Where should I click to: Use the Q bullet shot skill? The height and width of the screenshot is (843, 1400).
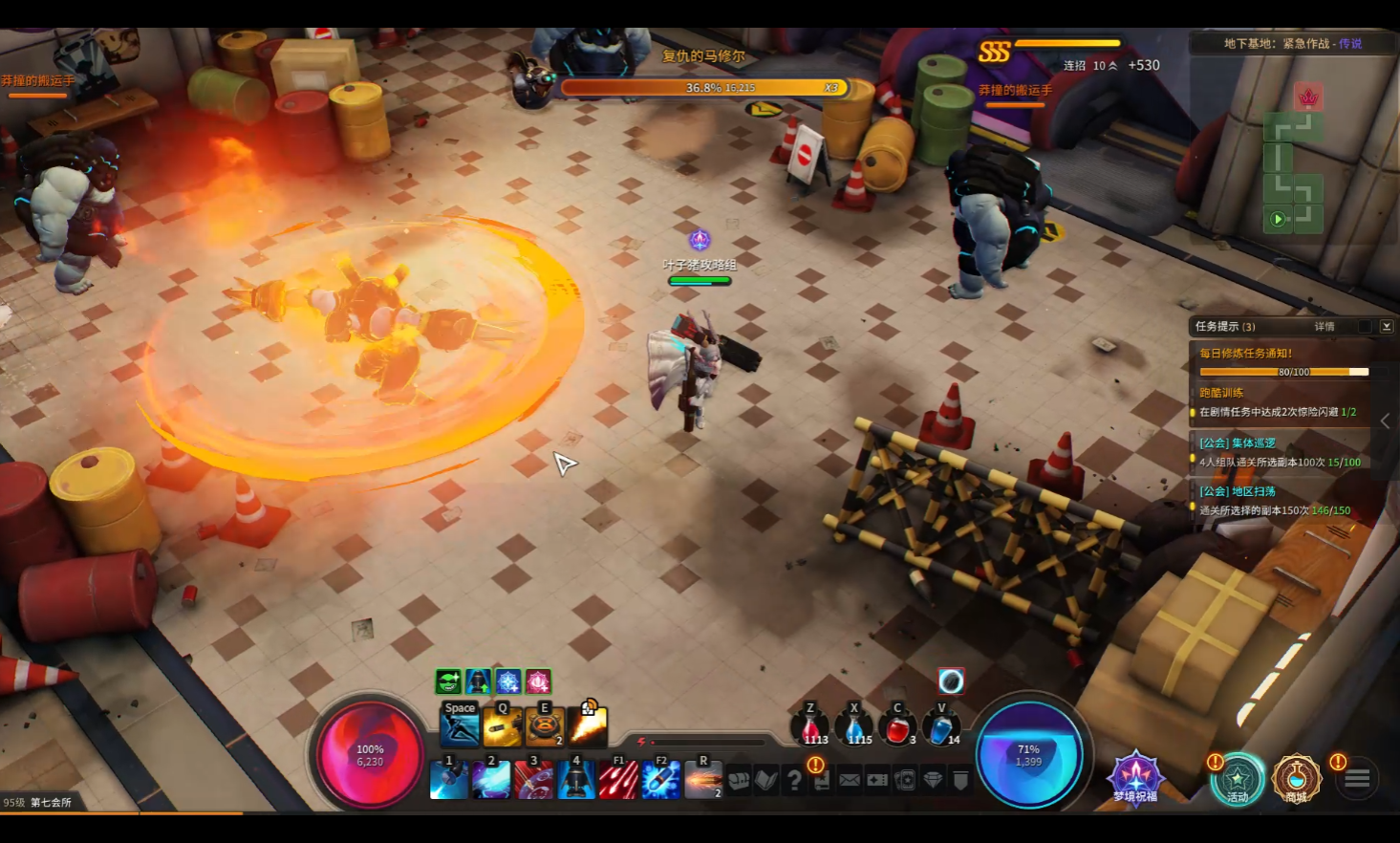click(503, 726)
